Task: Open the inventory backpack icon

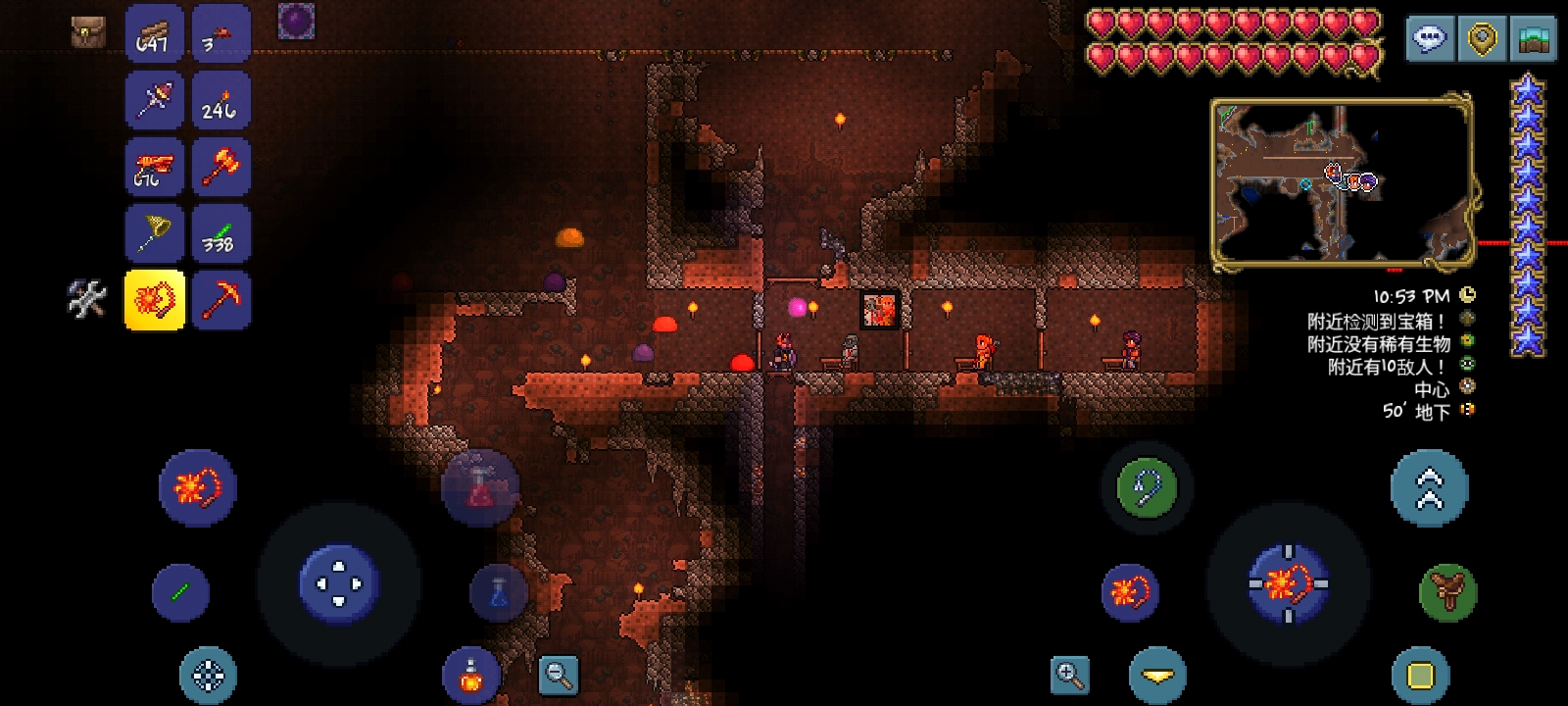Action: coord(88,32)
